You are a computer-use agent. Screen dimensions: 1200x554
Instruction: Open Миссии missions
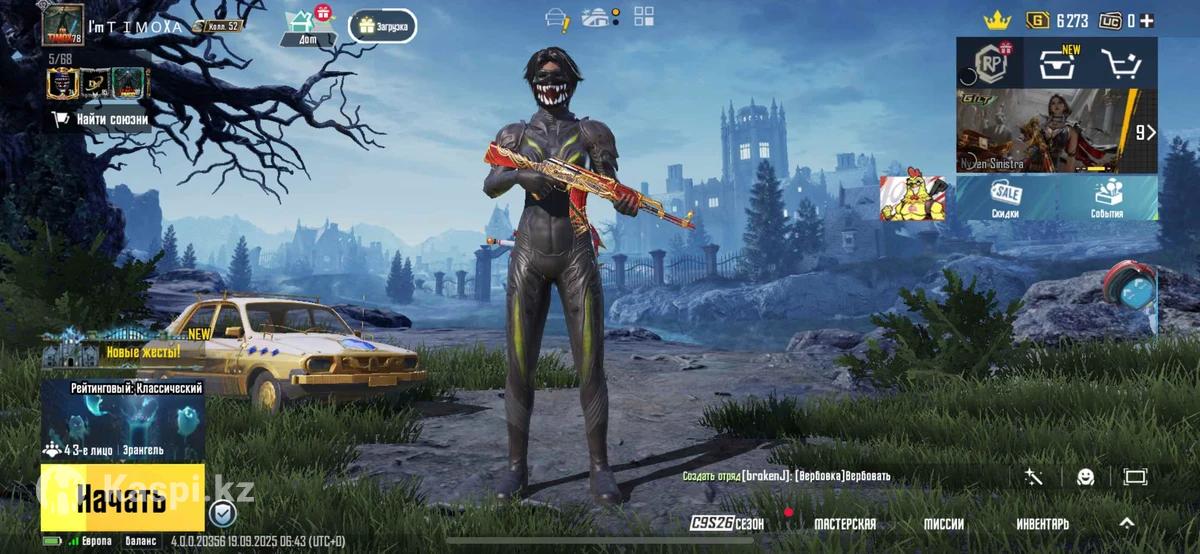click(943, 524)
